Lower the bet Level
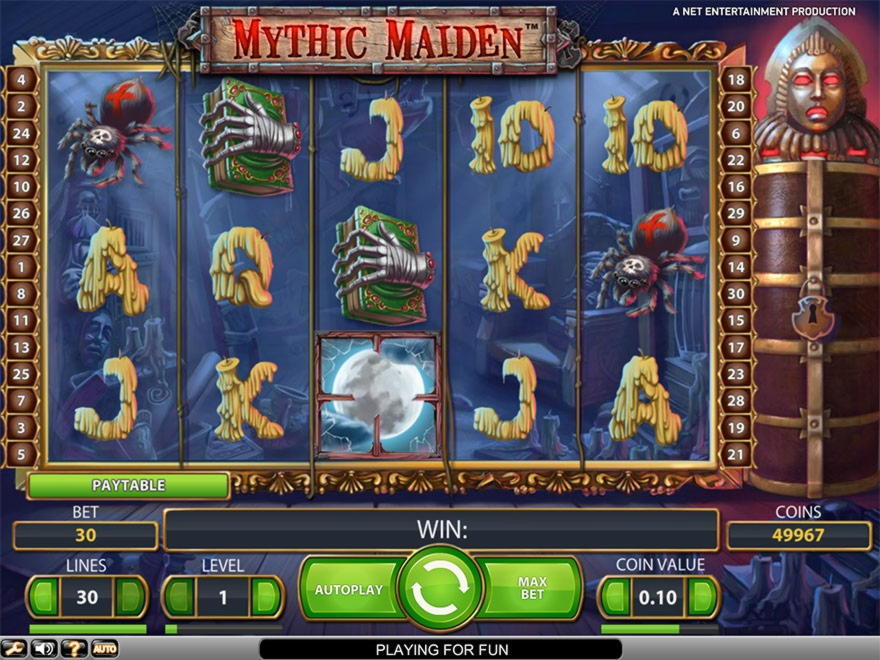Image resolution: width=880 pixels, height=660 pixels. coord(178,597)
